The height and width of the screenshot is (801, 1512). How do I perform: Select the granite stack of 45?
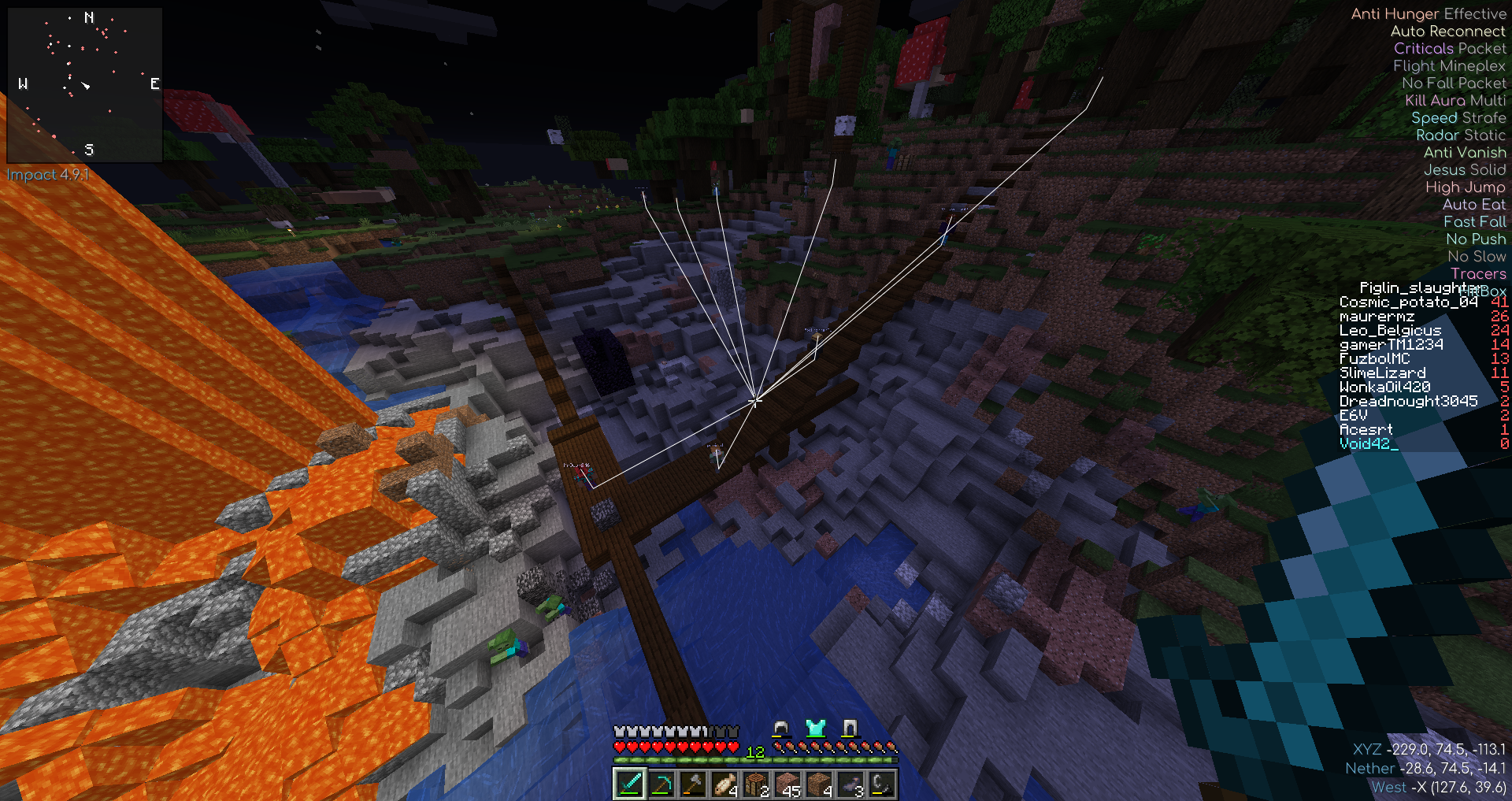coord(787,784)
